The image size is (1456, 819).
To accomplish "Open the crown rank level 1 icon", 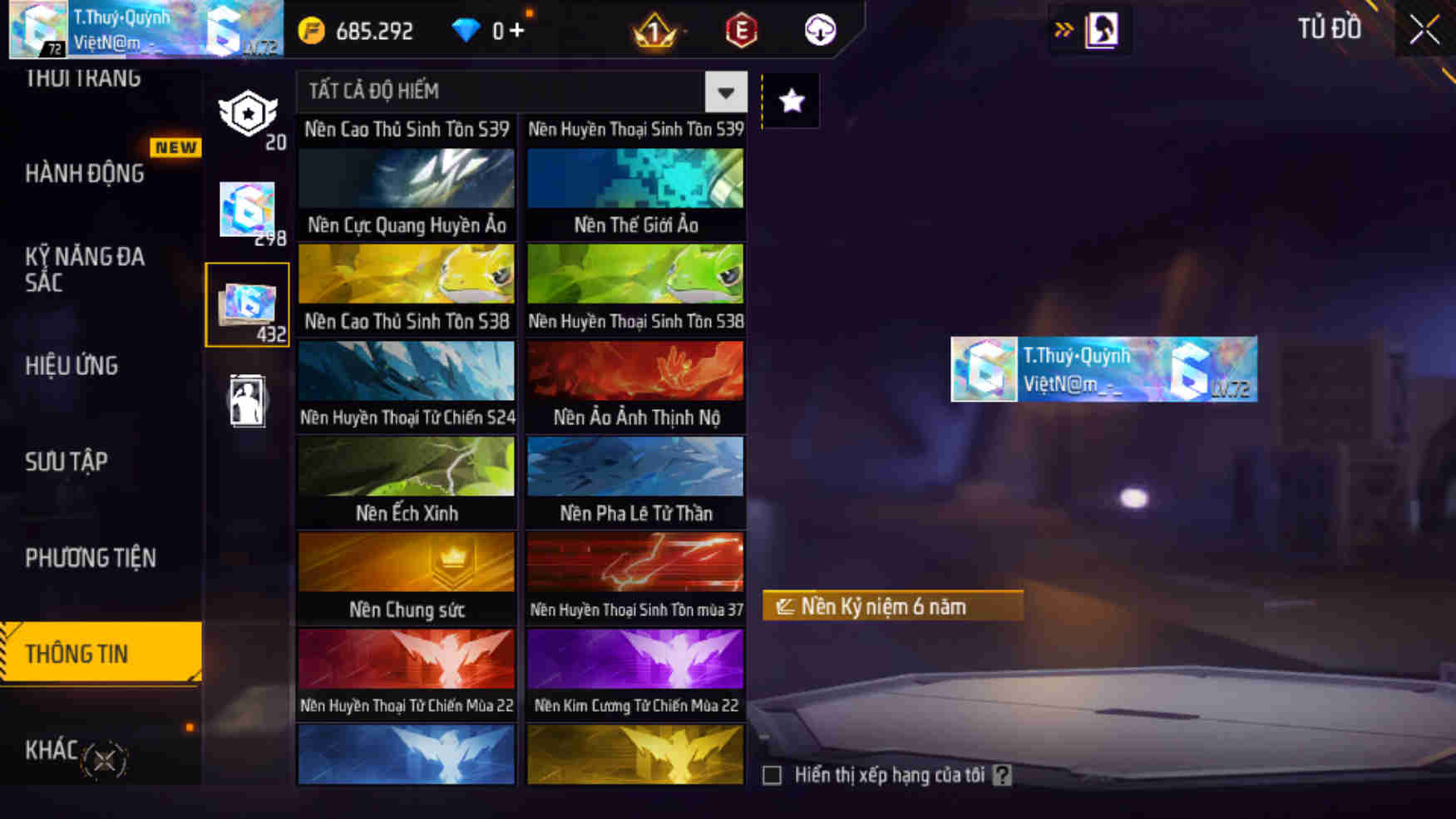I will click(x=654, y=31).
